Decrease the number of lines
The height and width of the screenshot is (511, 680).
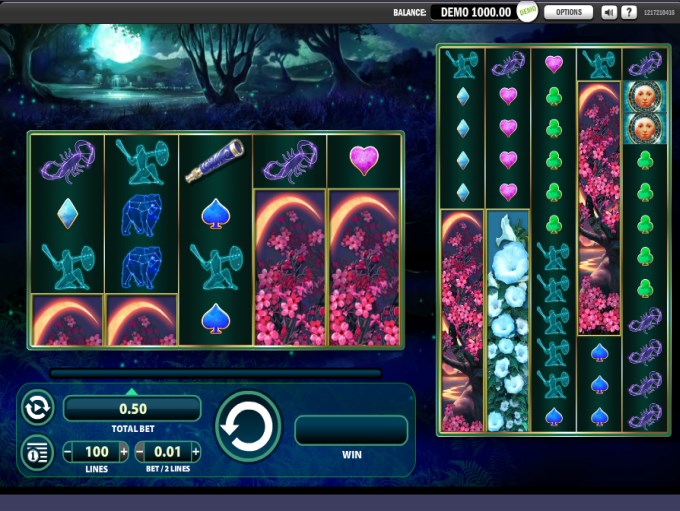[69, 452]
